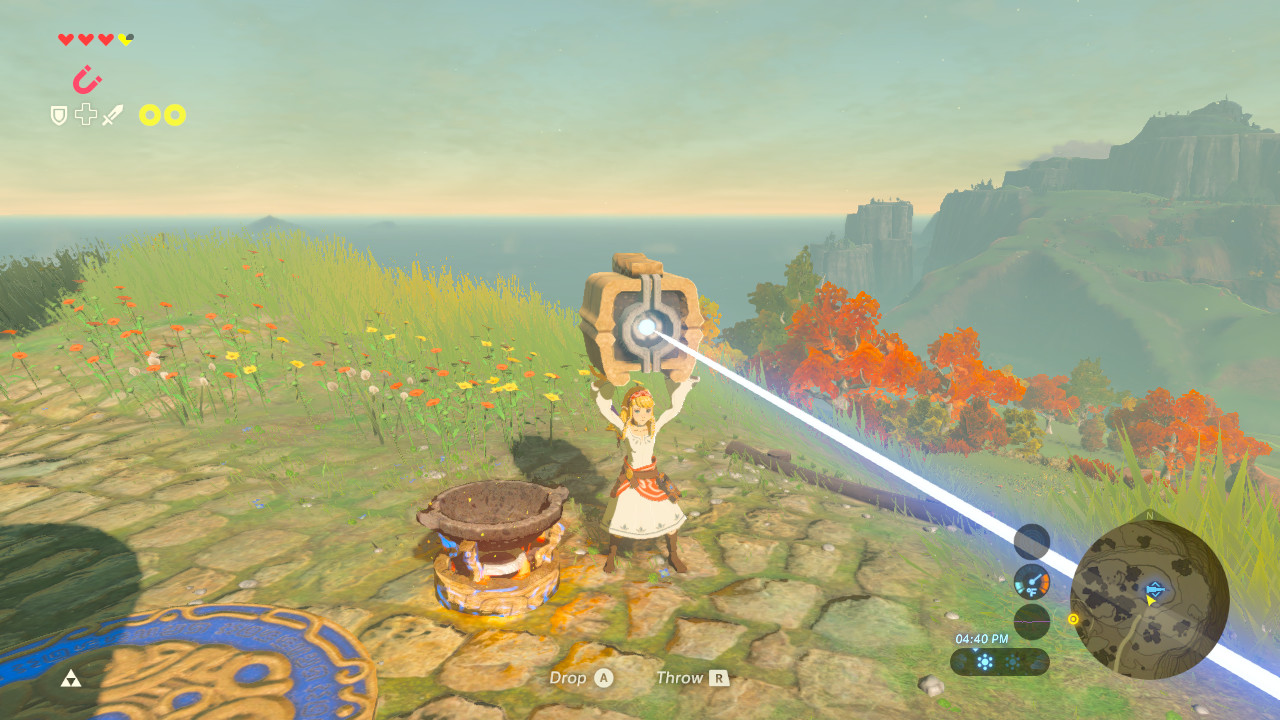Click the shield buff icon below the rune

[x=58, y=114]
